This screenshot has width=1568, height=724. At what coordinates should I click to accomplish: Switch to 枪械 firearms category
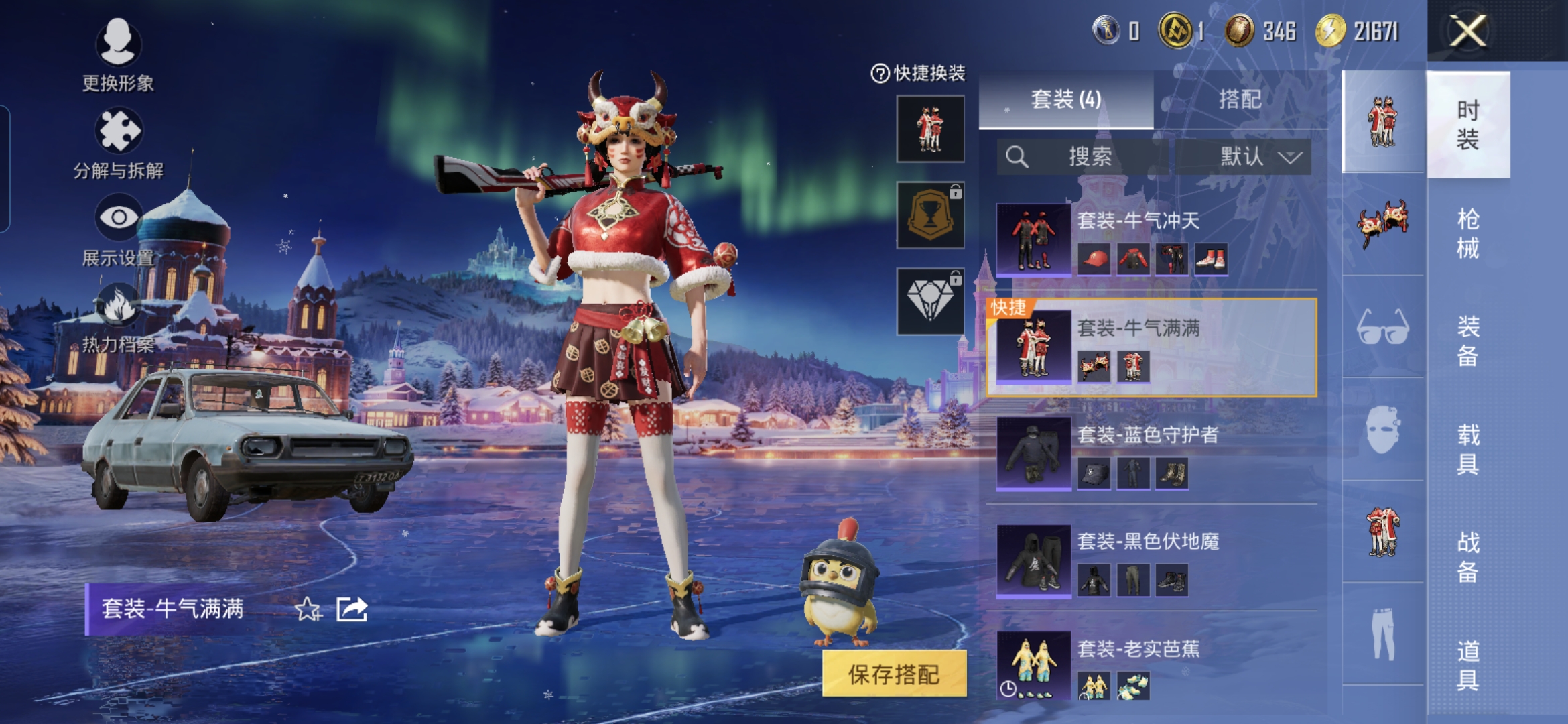1467,233
